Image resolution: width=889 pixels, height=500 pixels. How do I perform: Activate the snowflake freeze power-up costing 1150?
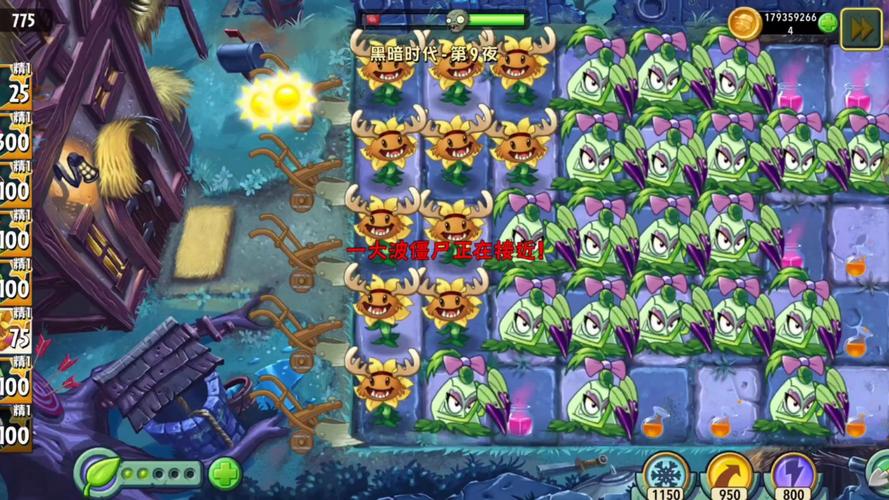pyautogui.click(x=664, y=474)
